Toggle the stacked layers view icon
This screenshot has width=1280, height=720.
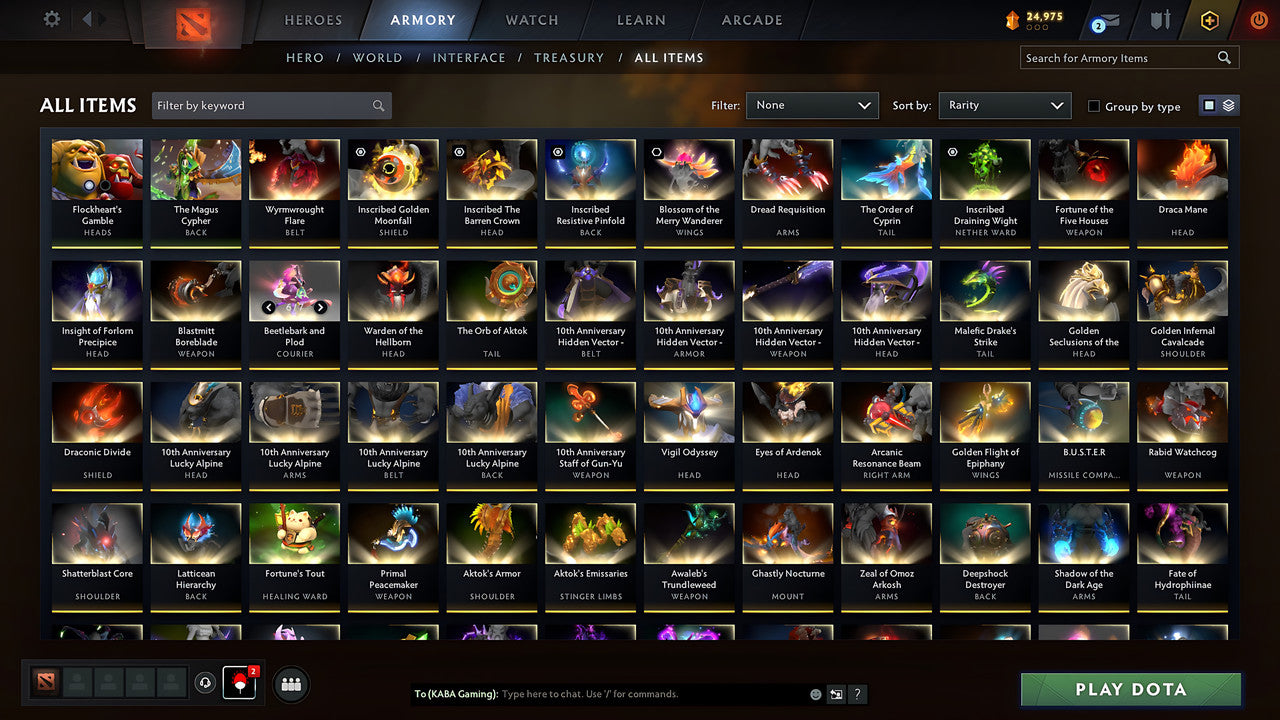[1227, 105]
